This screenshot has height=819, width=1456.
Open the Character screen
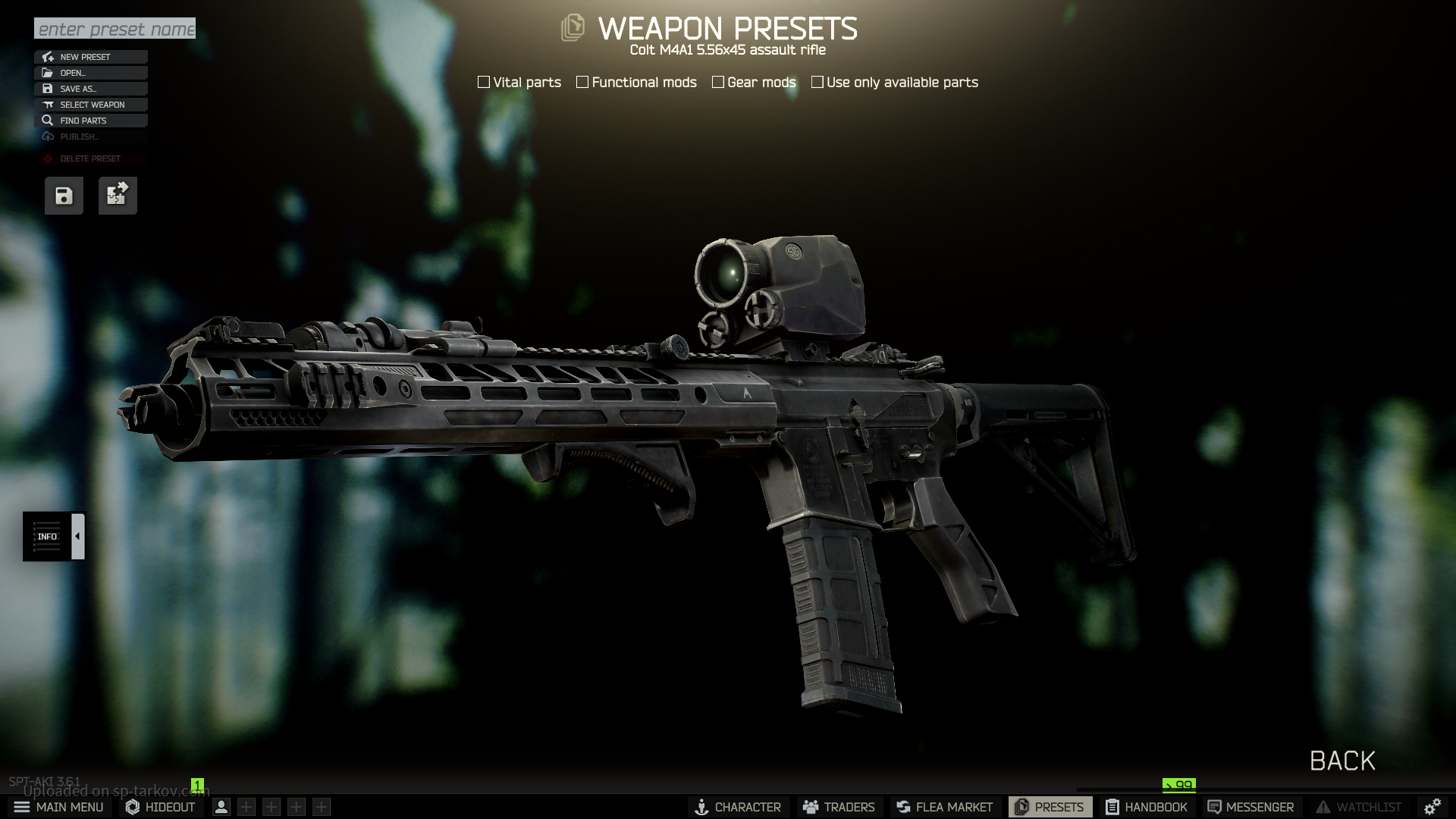738,807
